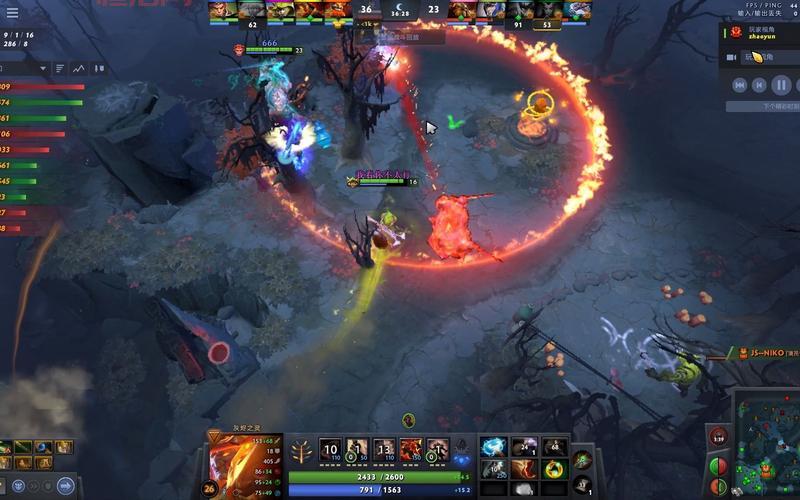The width and height of the screenshot is (800, 500).
Task: Open the stats panel dropdown arrow
Action: 43,68
